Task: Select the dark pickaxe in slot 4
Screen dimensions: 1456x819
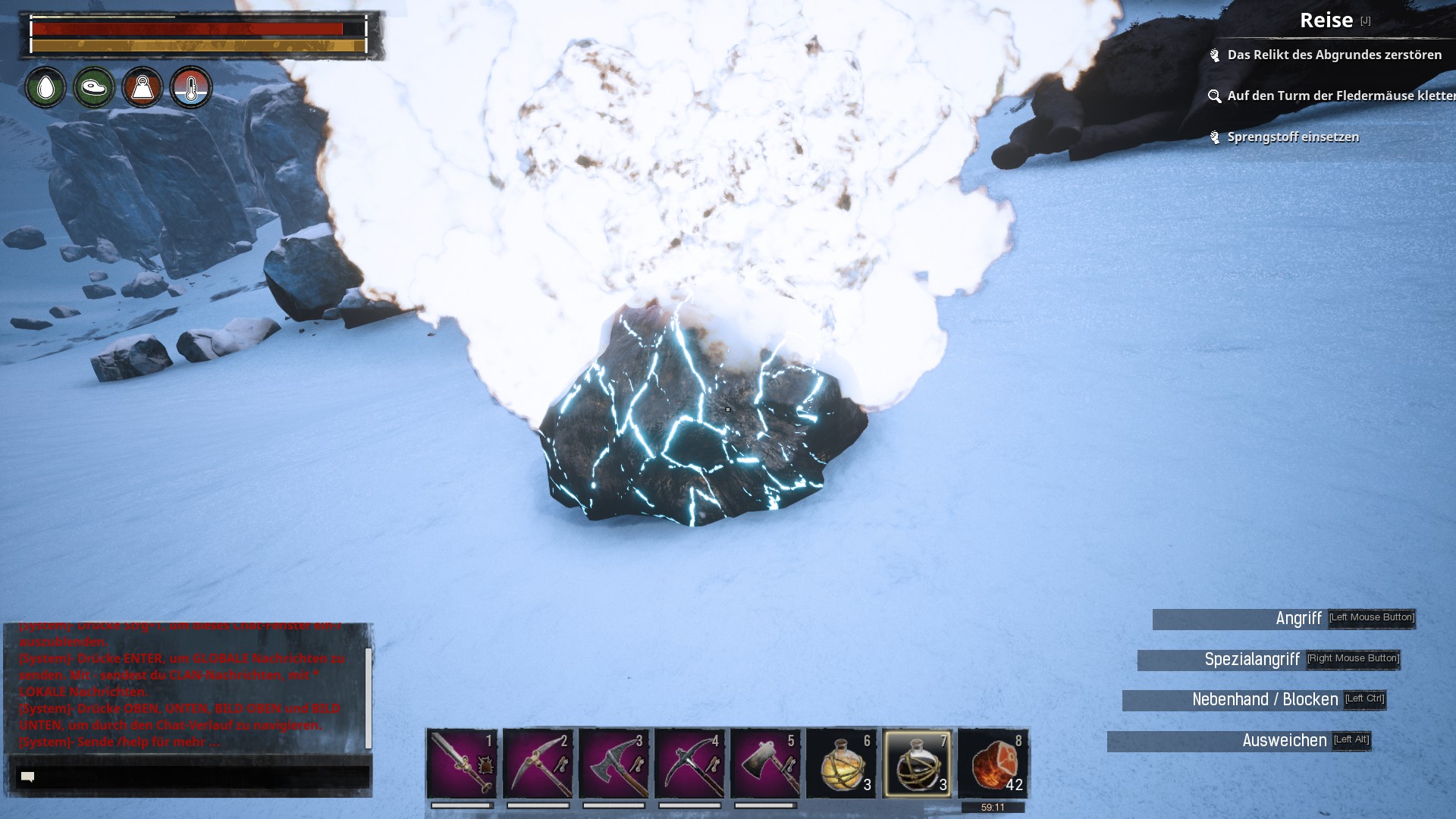Action: pos(689,763)
